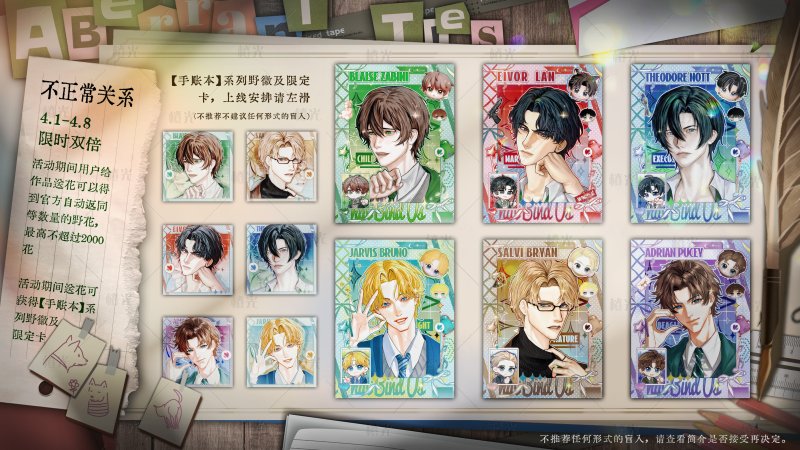
Task: Choose the small badge with glasses-wearing blond
Action: [273, 163]
